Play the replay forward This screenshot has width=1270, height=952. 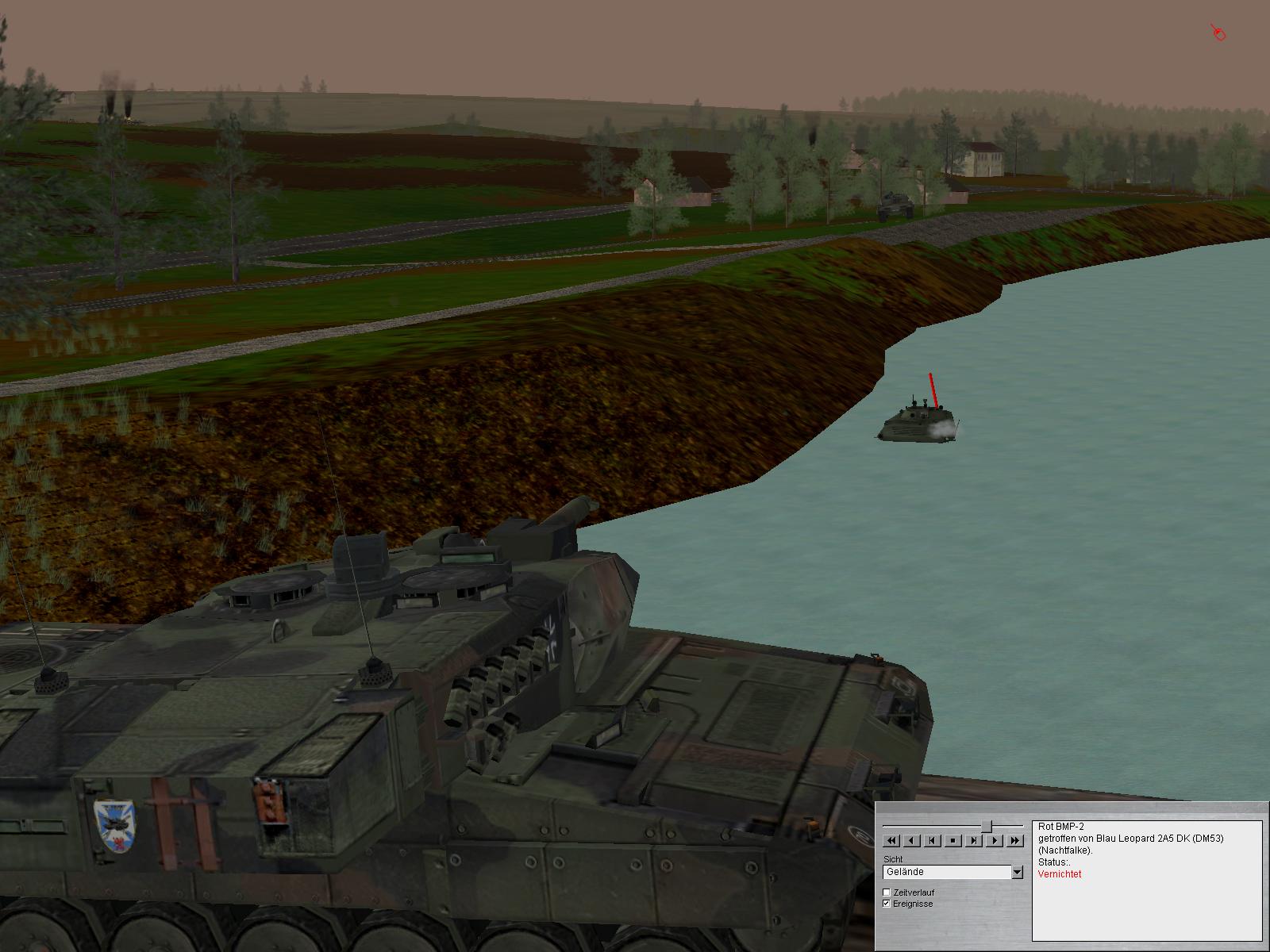tap(995, 840)
